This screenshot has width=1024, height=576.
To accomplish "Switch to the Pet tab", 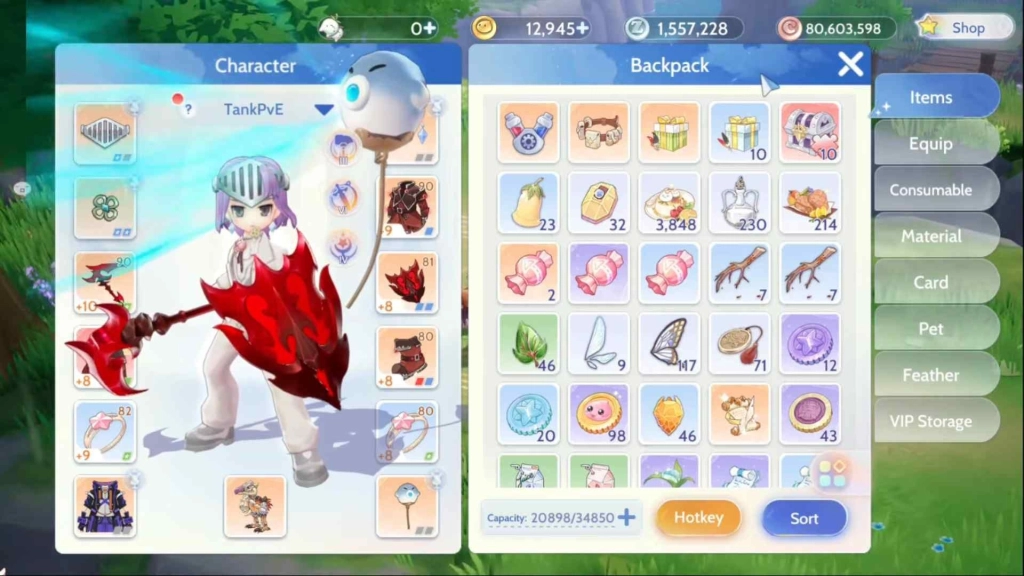I will click(x=930, y=328).
